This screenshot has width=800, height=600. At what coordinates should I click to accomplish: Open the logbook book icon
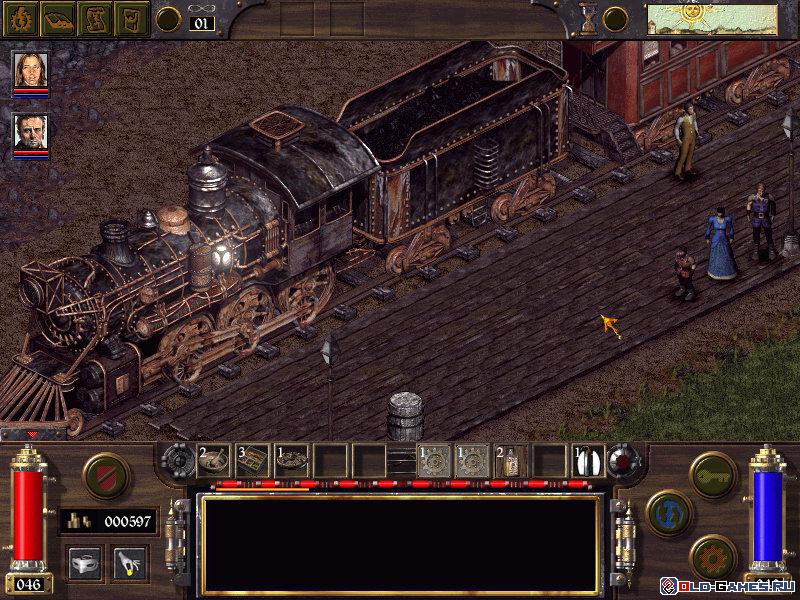(57, 18)
